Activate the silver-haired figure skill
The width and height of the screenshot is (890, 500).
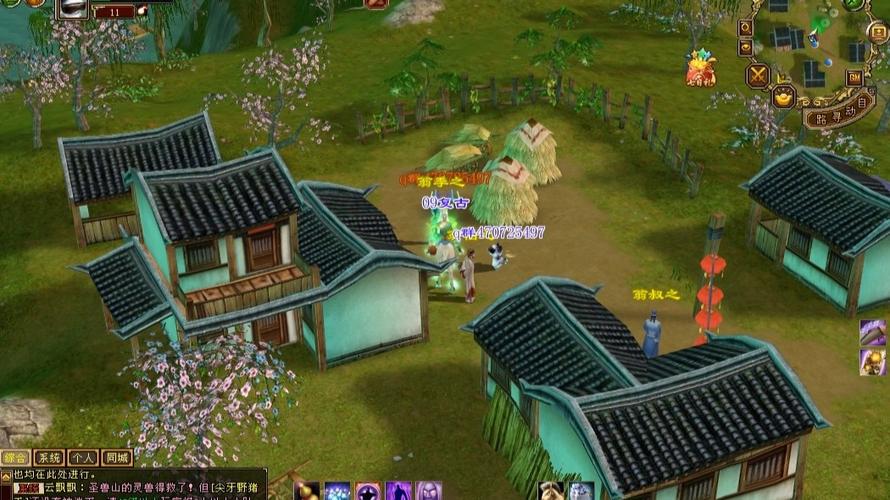429,491
